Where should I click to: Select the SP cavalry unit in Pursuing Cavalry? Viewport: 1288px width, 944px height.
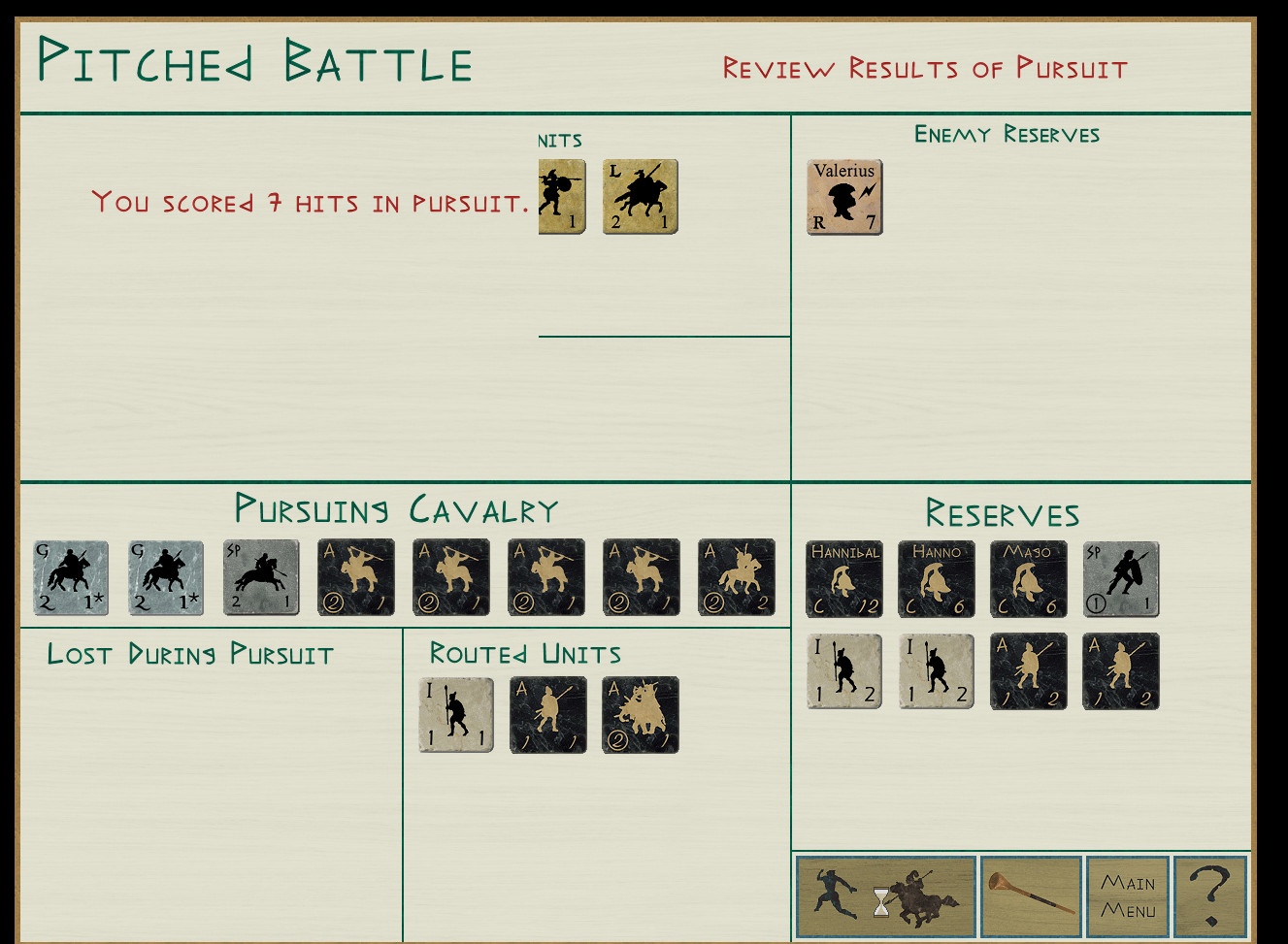pyautogui.click(x=261, y=578)
